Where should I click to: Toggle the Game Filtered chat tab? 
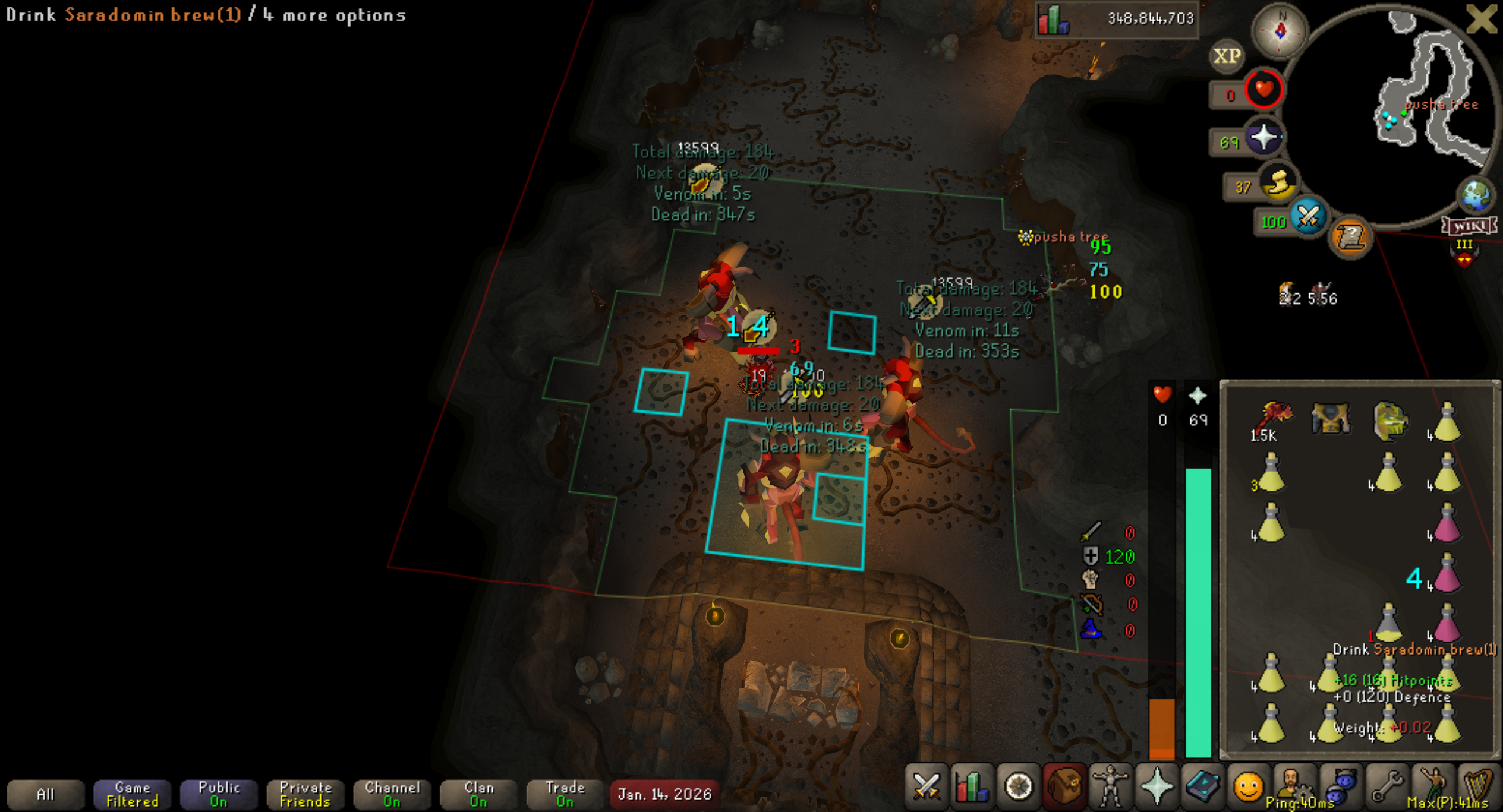pos(132,794)
